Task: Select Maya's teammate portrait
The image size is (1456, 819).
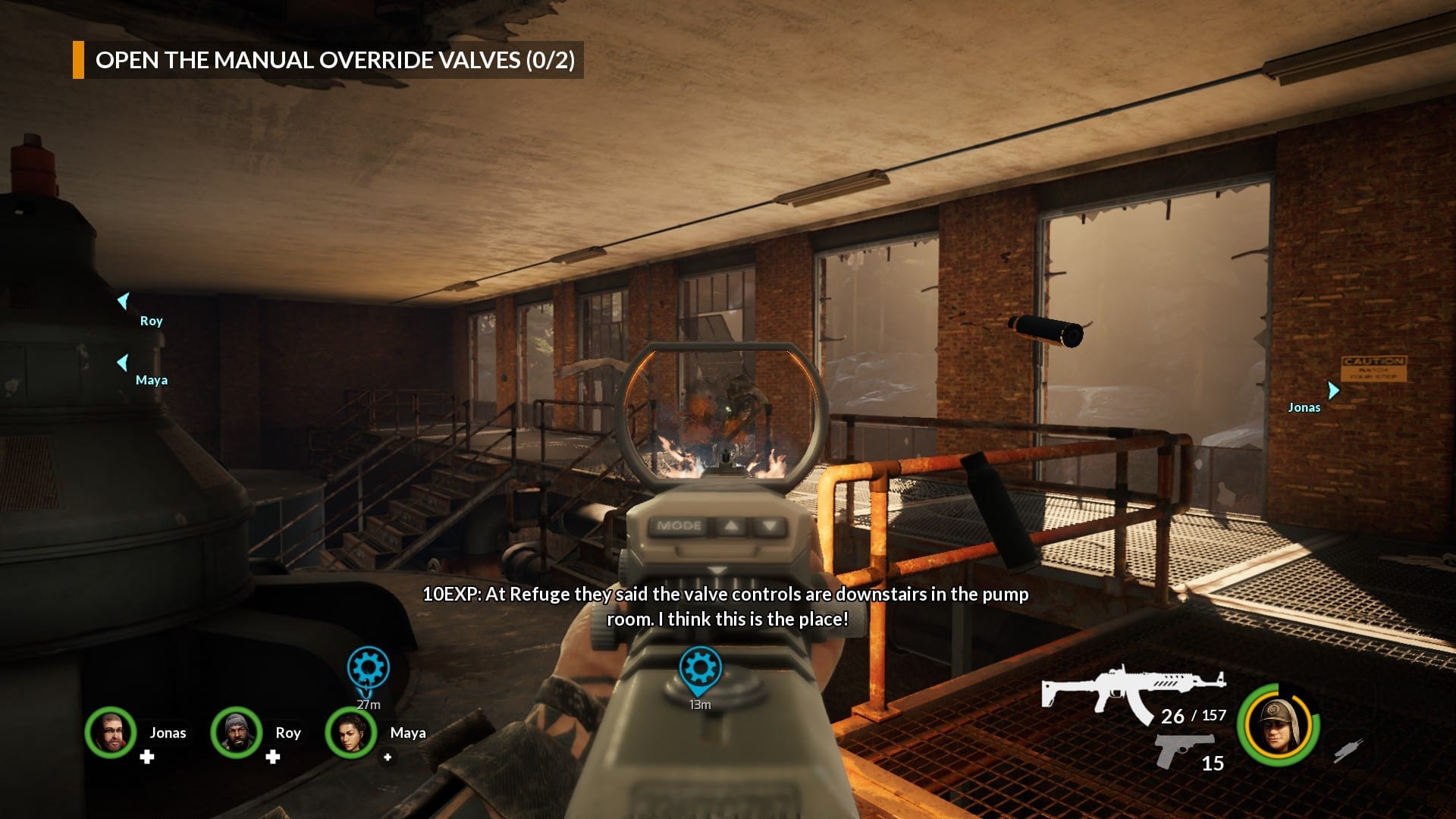Action: [351, 733]
